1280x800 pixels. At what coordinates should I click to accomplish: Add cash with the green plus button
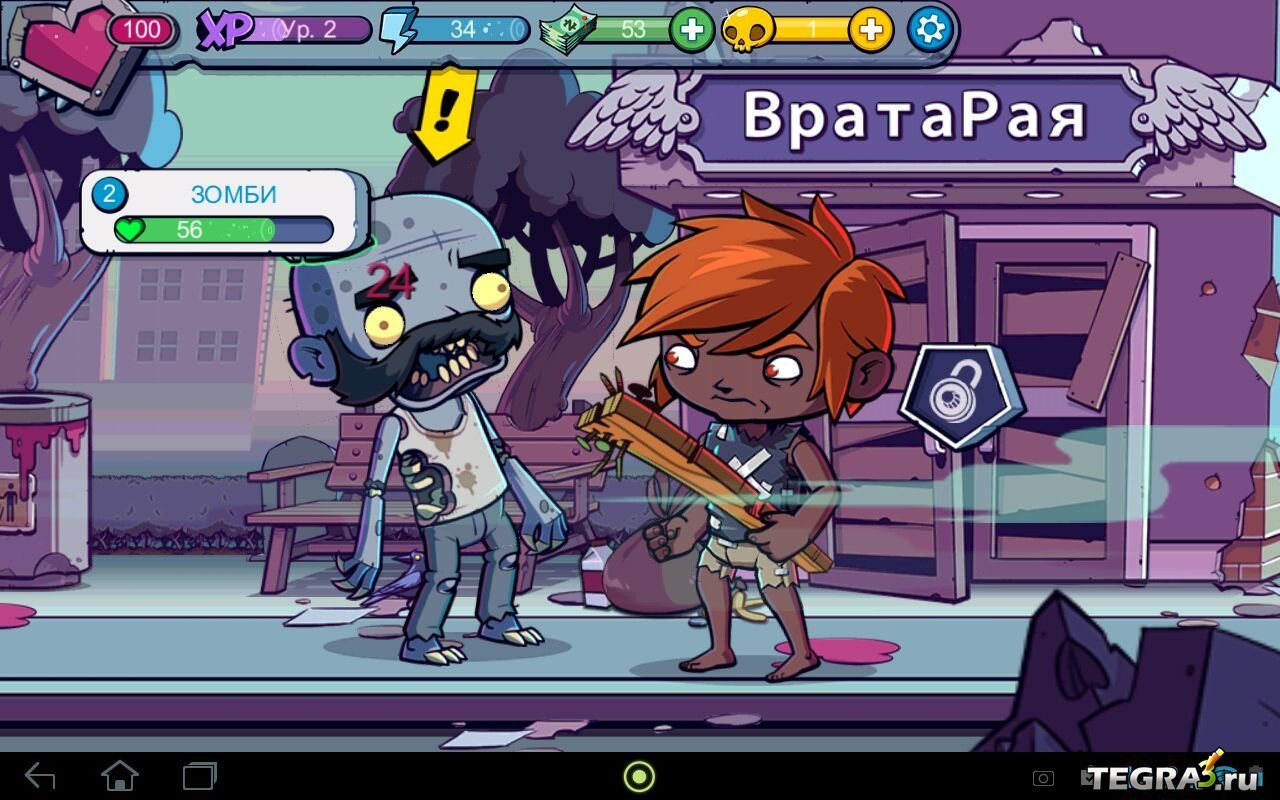coord(691,30)
